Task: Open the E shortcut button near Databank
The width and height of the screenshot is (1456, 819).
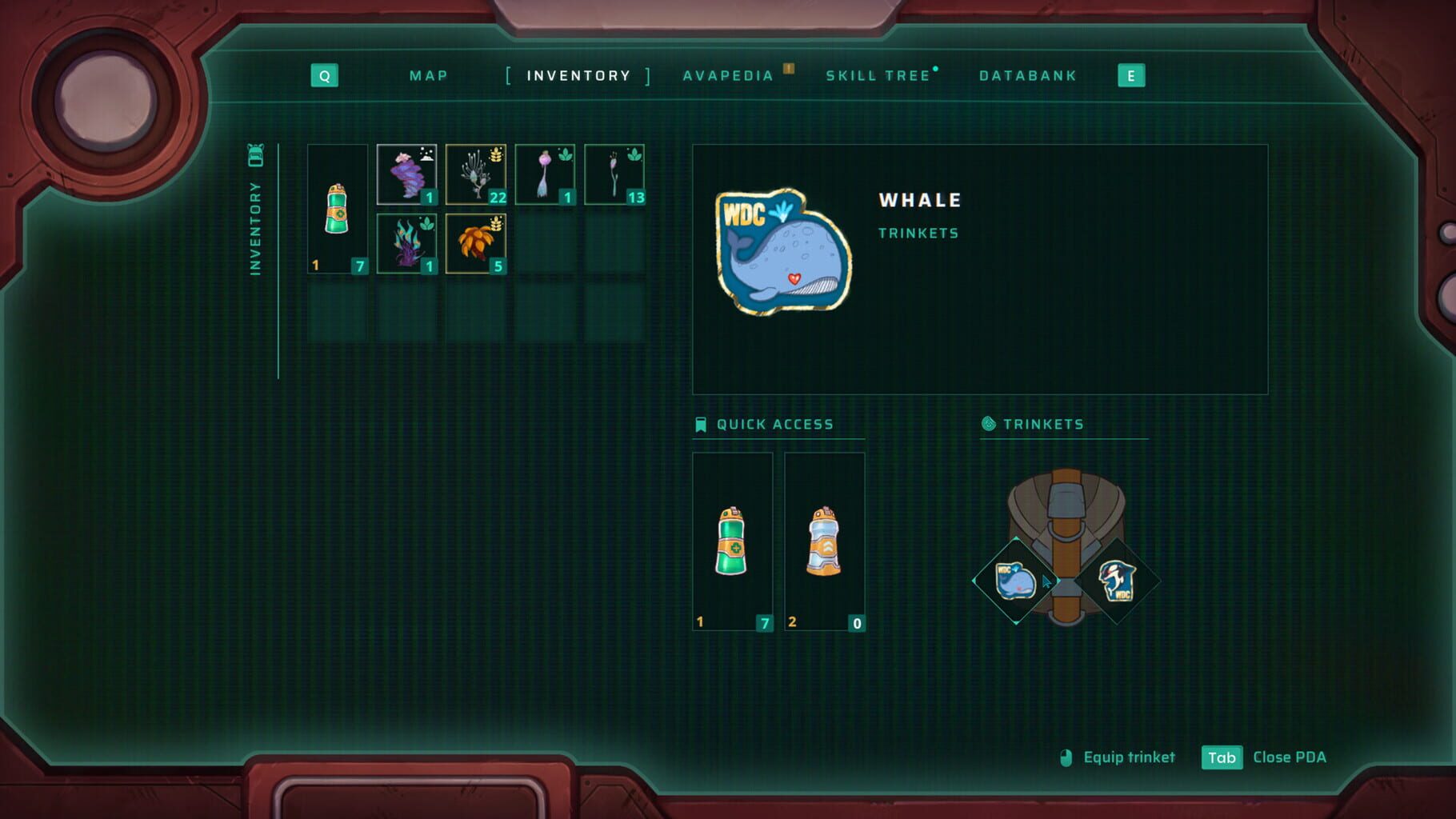Action: [x=1130, y=75]
